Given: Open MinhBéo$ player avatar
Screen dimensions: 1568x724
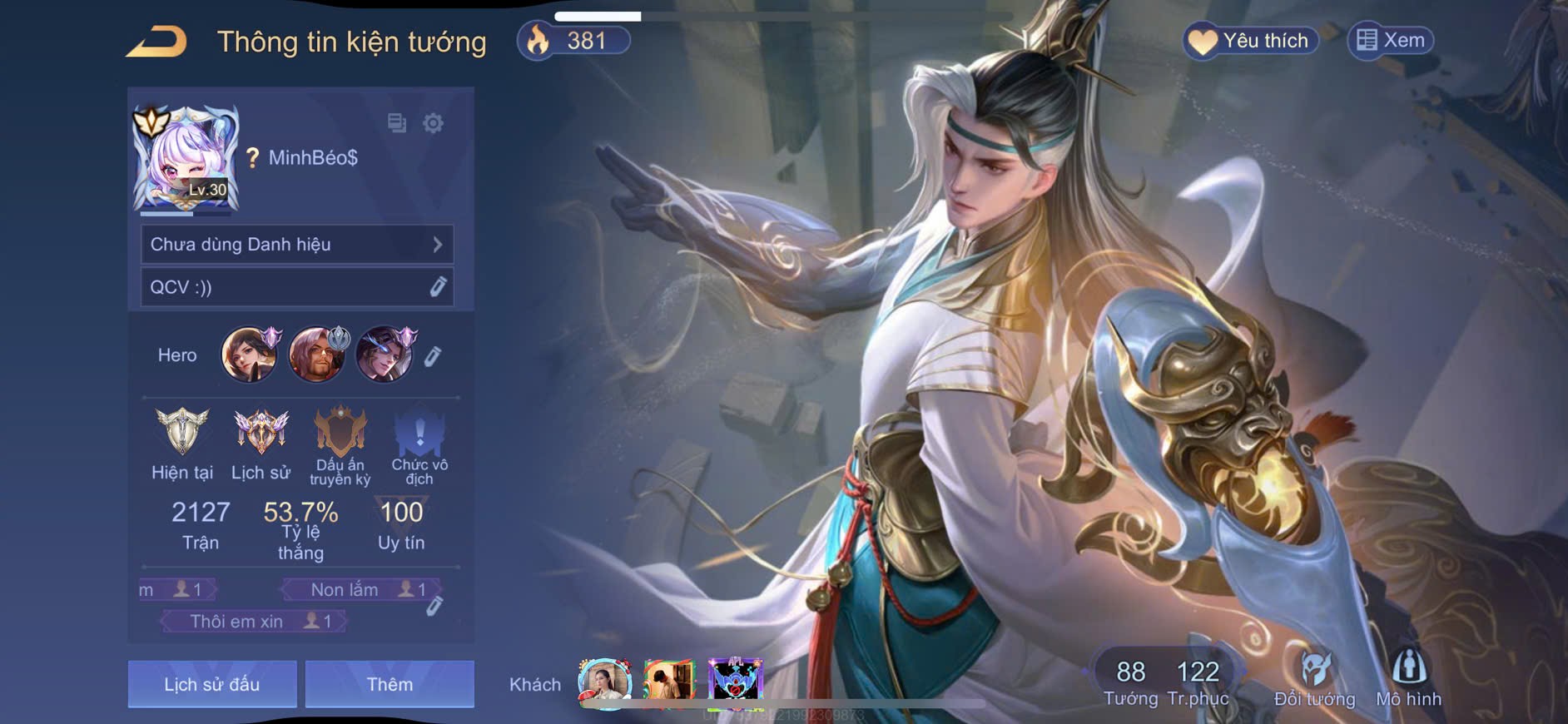Looking at the screenshot, I should [186, 159].
